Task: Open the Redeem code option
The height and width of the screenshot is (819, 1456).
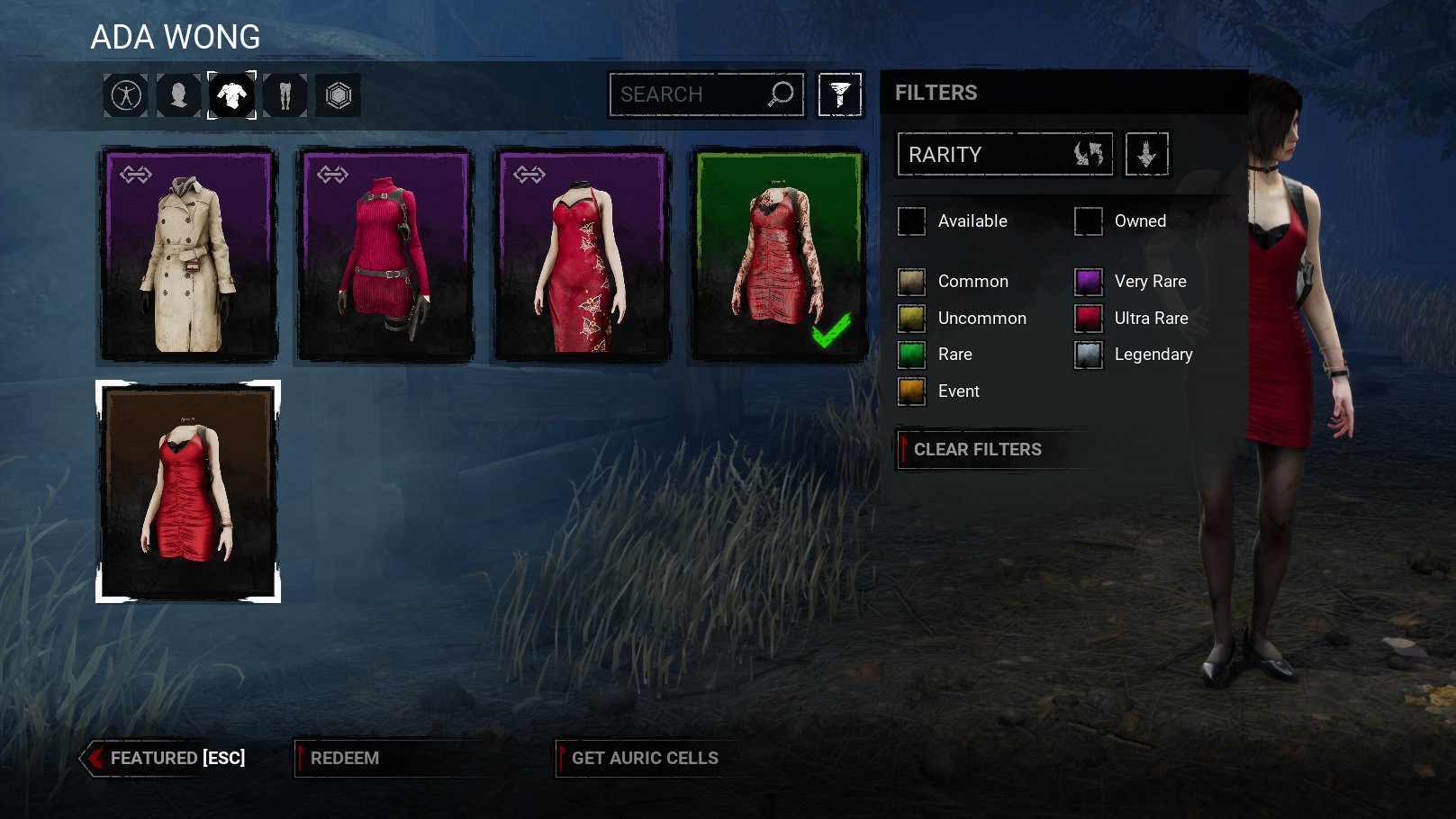Action: coord(345,758)
